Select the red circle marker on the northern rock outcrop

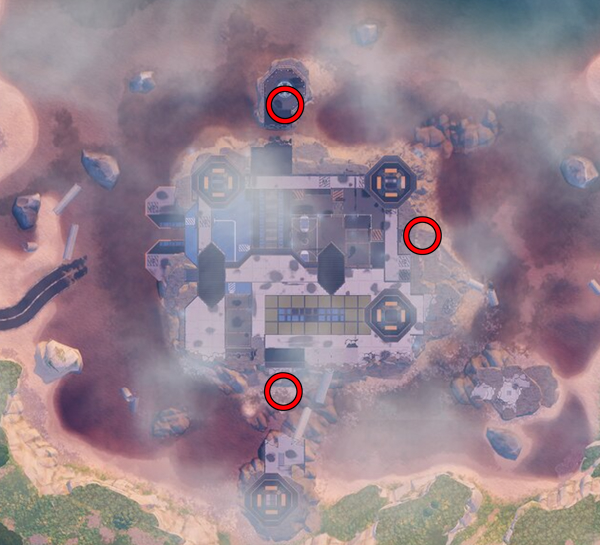(x=285, y=105)
